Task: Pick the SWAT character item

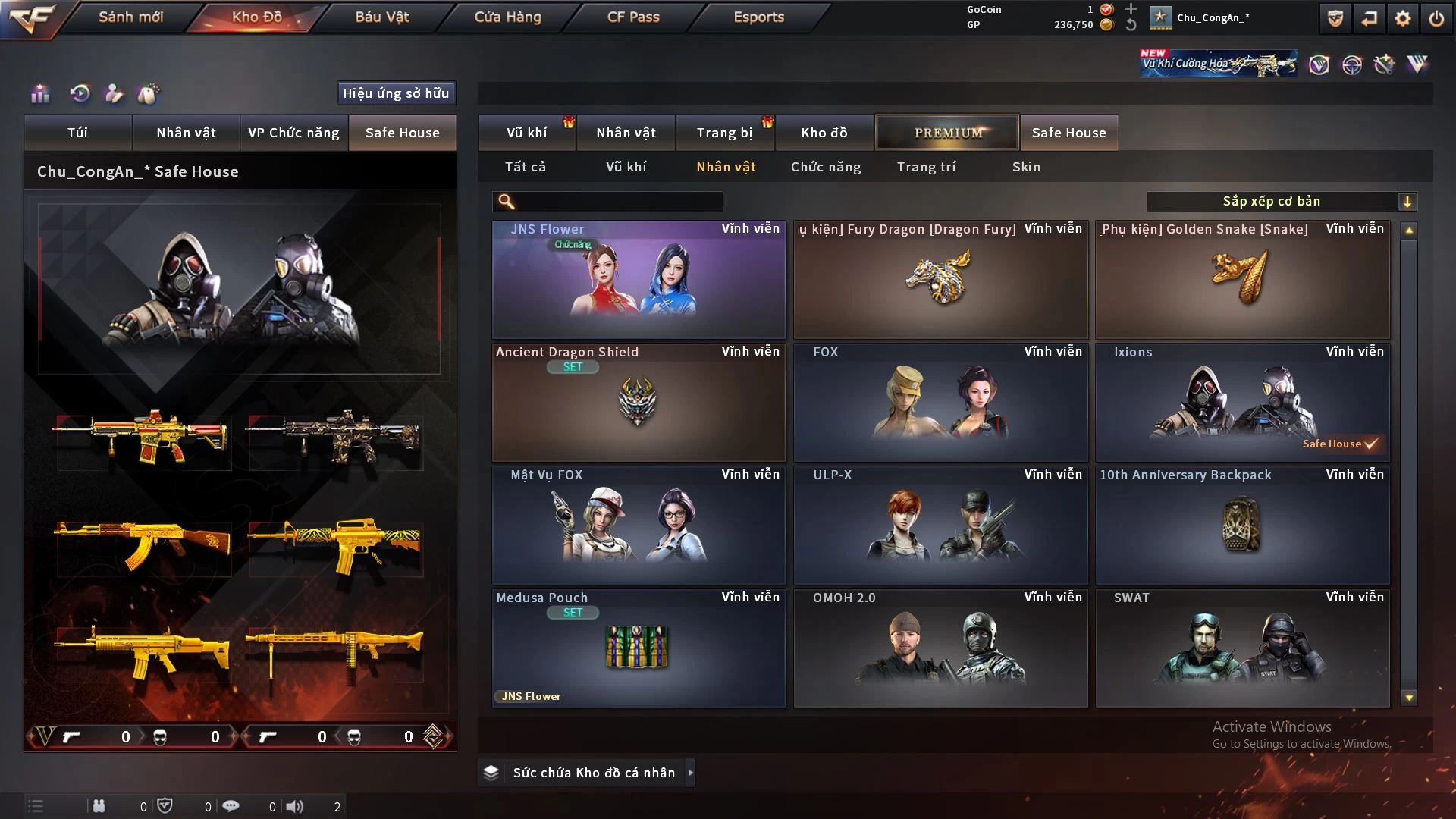Action: click(x=1242, y=649)
